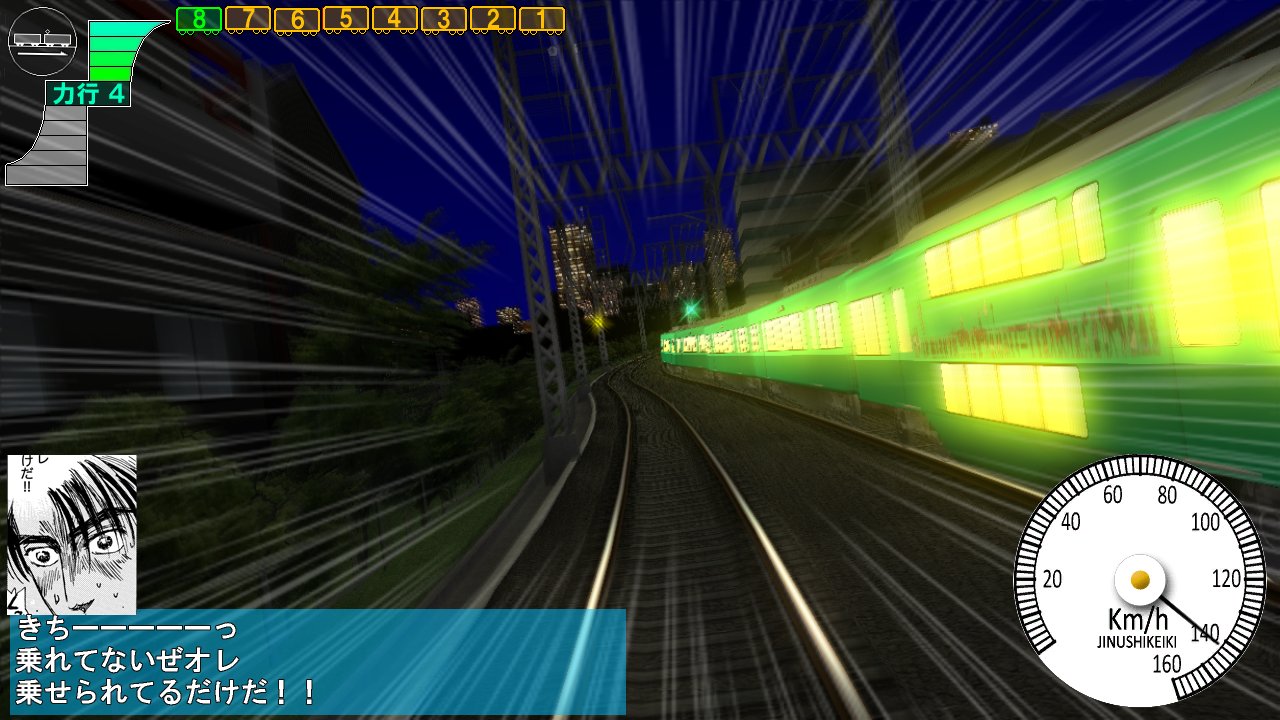Select car 2 indicator at the top

point(492,17)
